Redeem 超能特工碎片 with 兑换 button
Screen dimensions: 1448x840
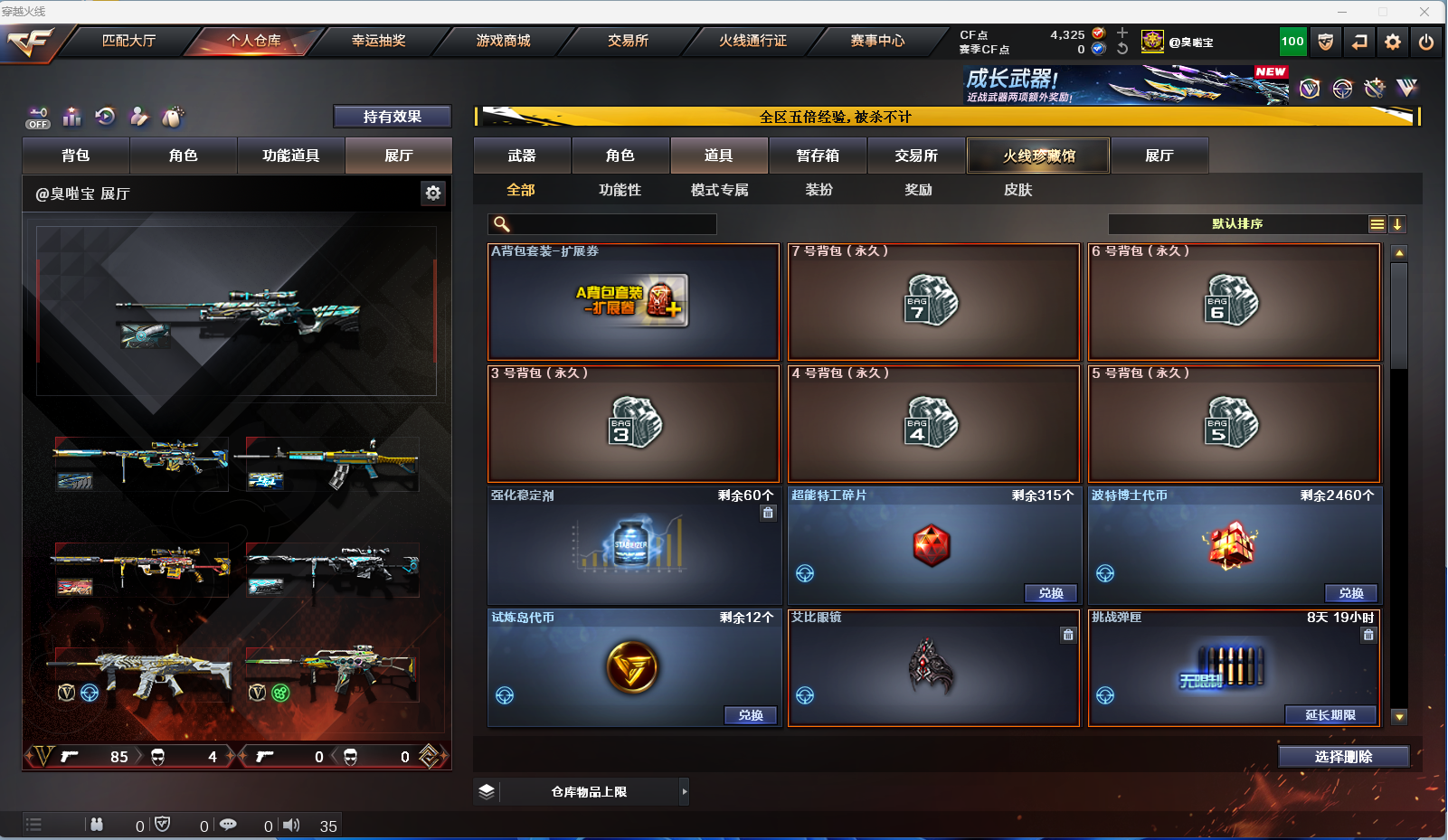(x=1050, y=593)
